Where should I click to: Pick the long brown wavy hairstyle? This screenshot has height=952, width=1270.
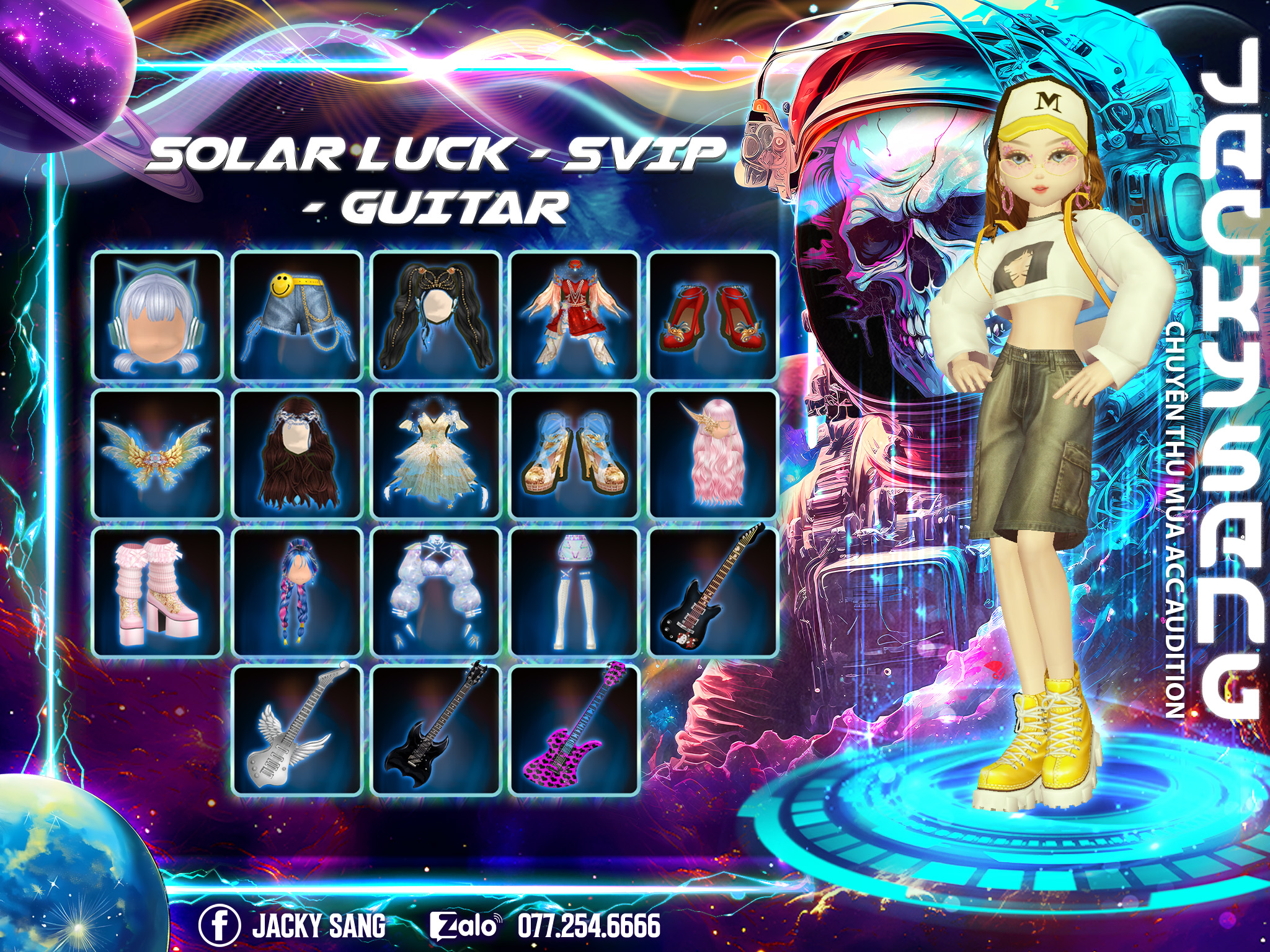297,454
